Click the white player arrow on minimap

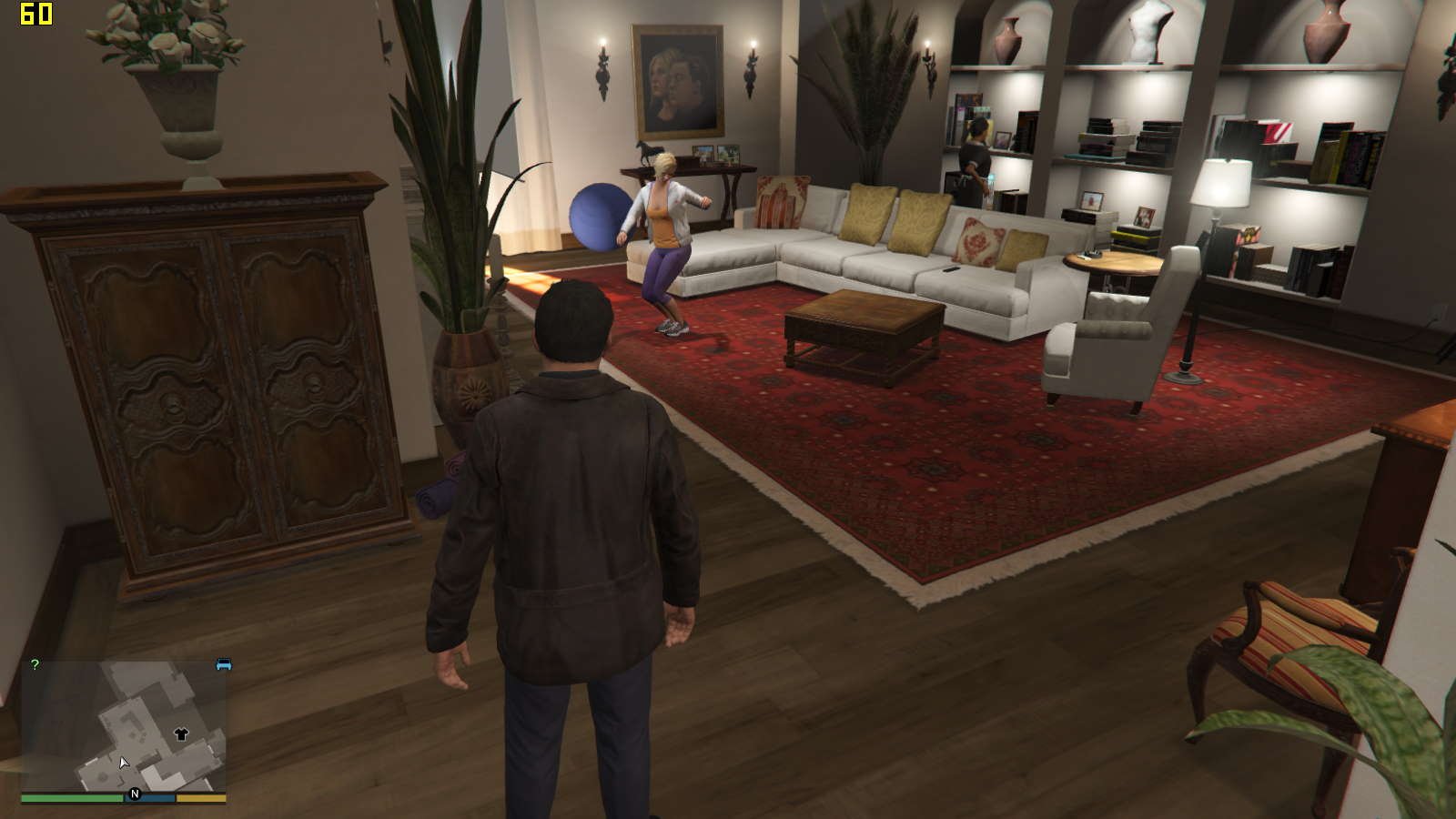pyautogui.click(x=124, y=763)
